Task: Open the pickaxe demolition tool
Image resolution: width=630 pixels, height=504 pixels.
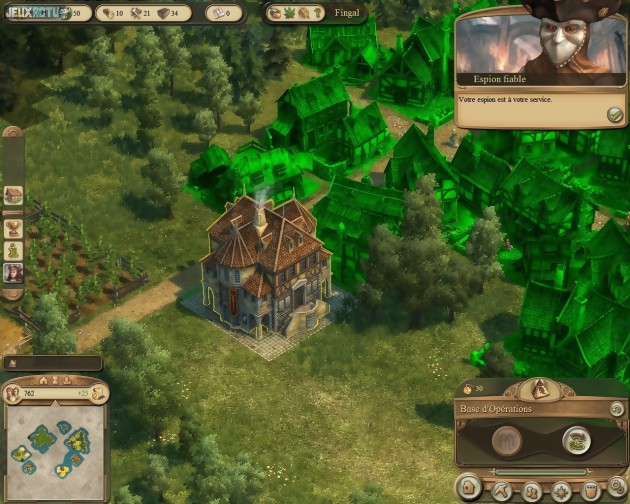Action: [501, 491]
